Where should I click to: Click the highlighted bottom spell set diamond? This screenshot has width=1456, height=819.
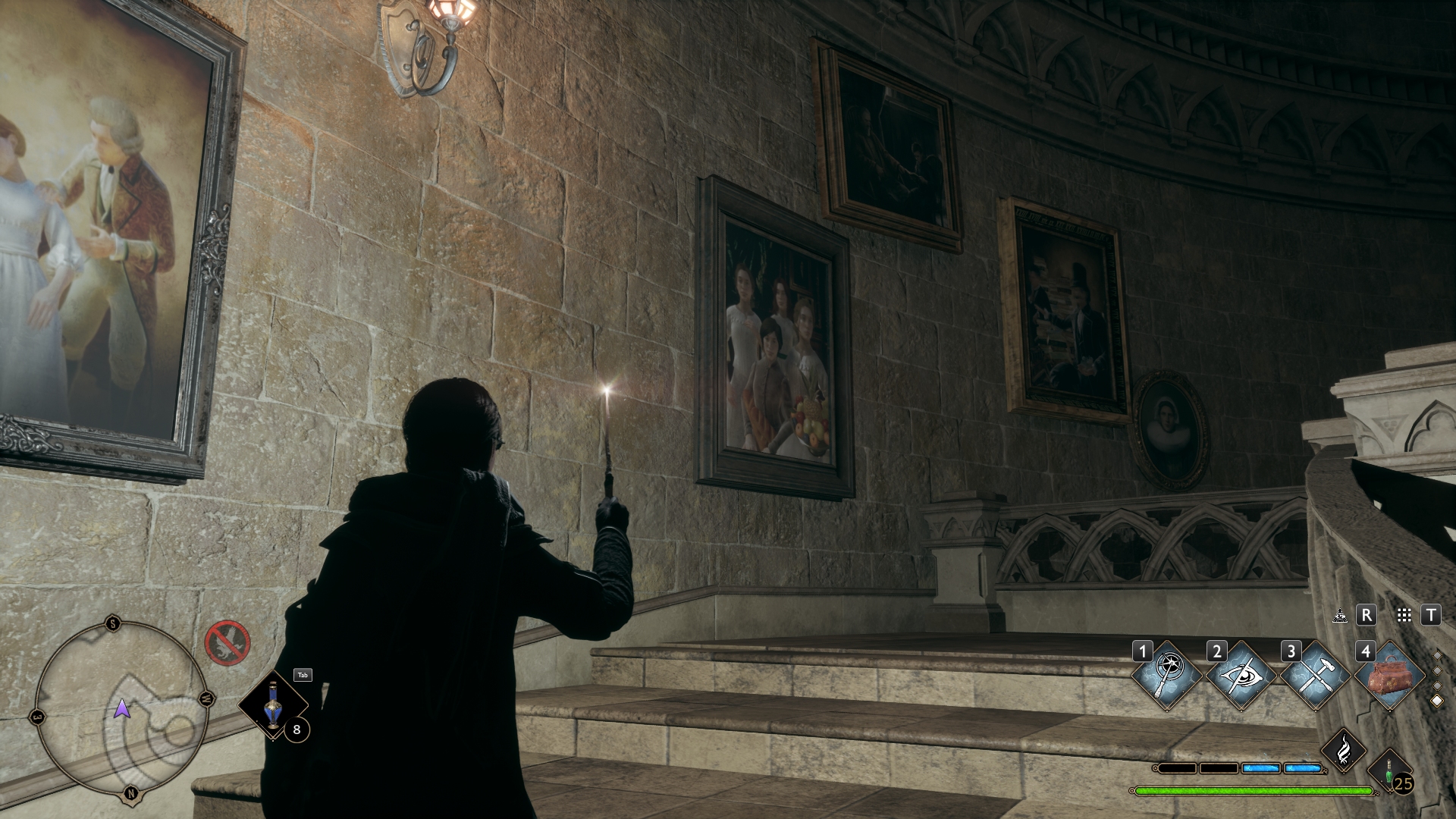[1436, 701]
